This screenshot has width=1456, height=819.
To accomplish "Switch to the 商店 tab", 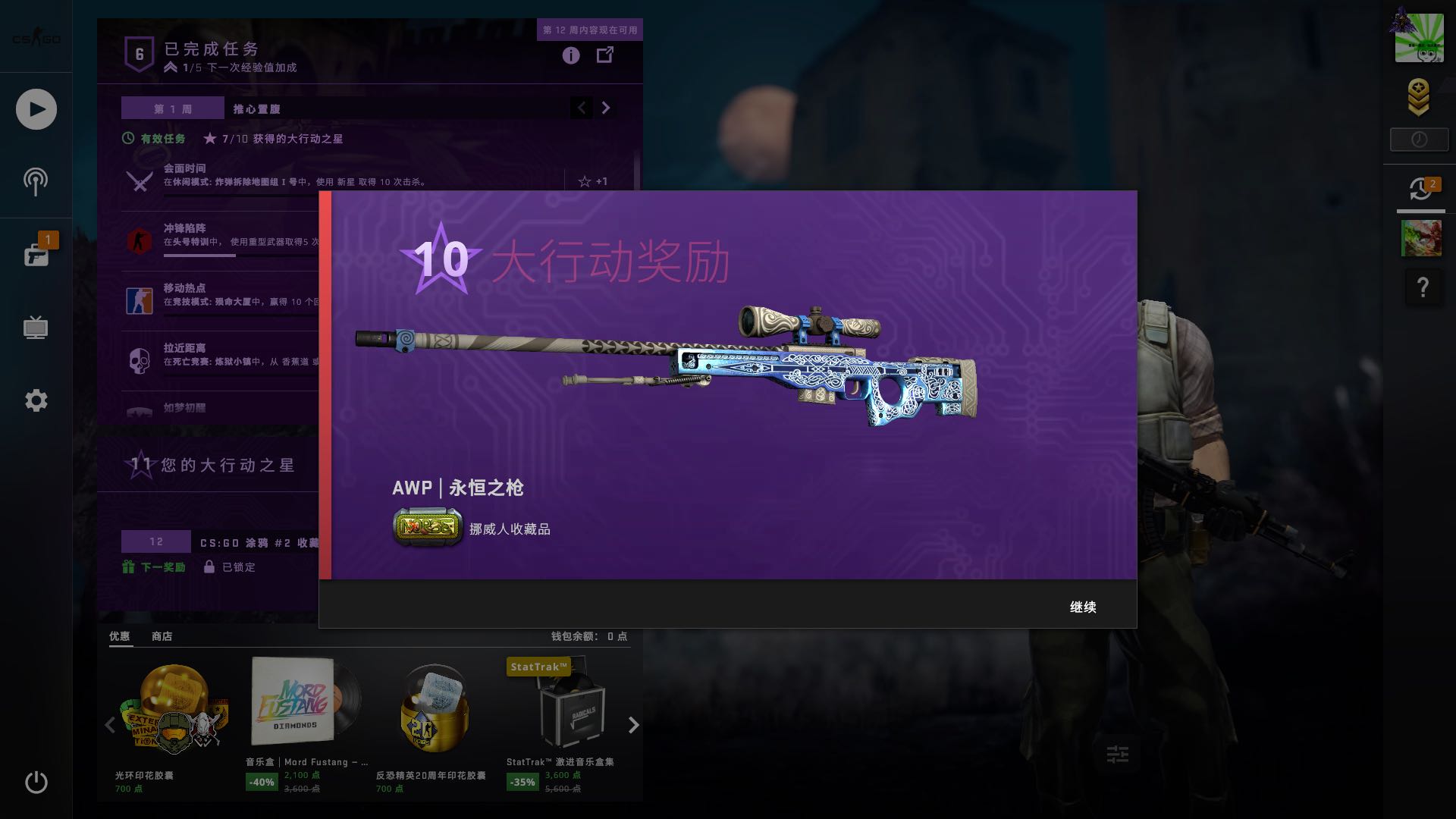I will [162, 636].
